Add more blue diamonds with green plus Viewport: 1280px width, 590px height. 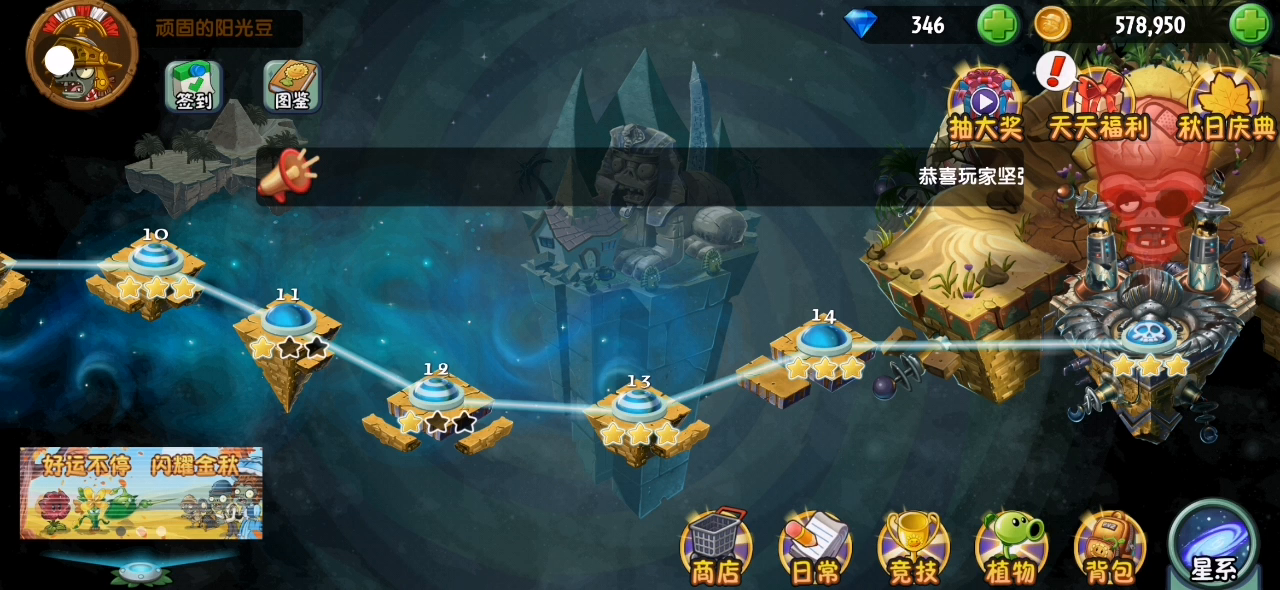tap(997, 25)
